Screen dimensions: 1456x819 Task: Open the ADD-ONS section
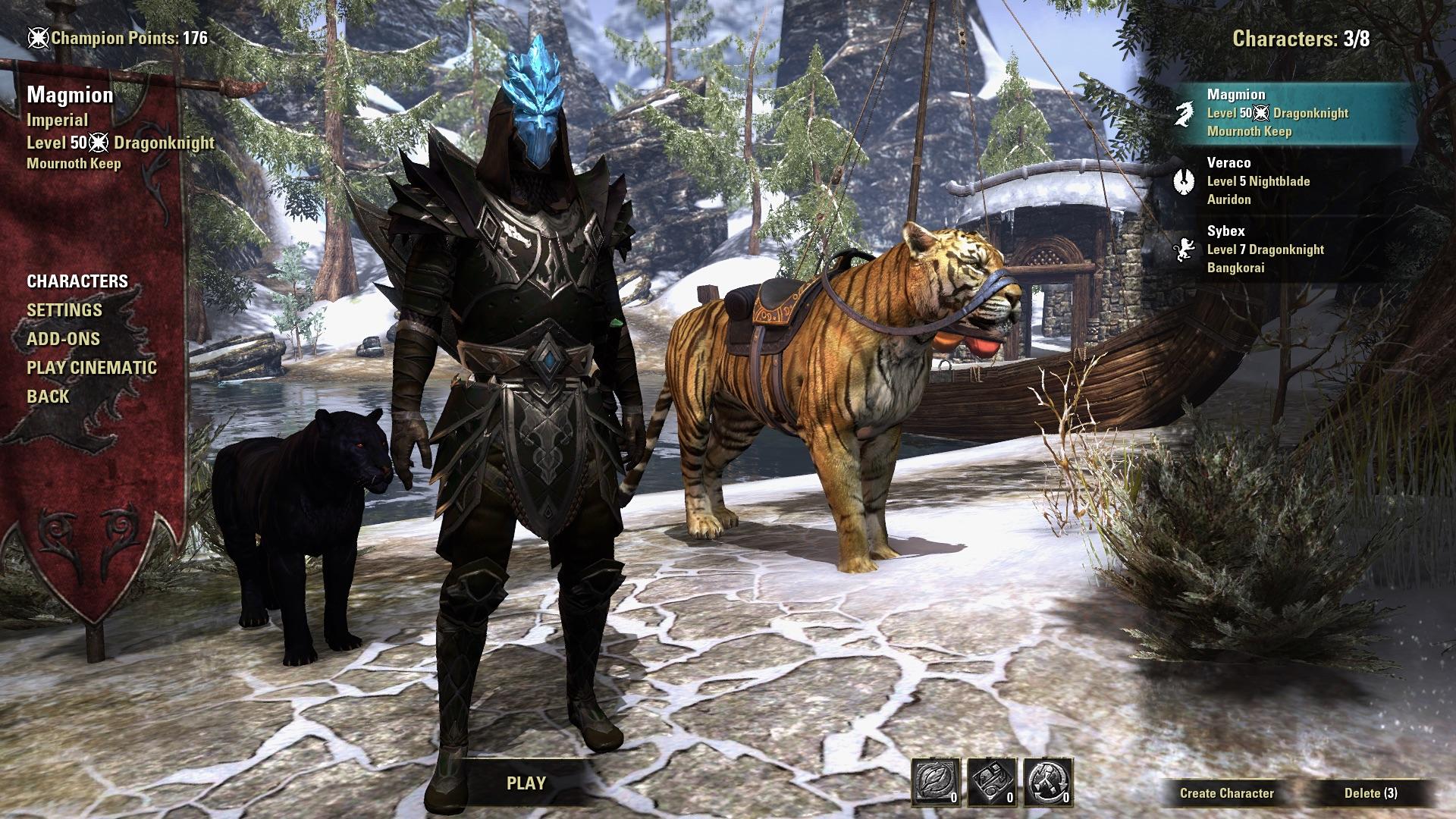65,339
